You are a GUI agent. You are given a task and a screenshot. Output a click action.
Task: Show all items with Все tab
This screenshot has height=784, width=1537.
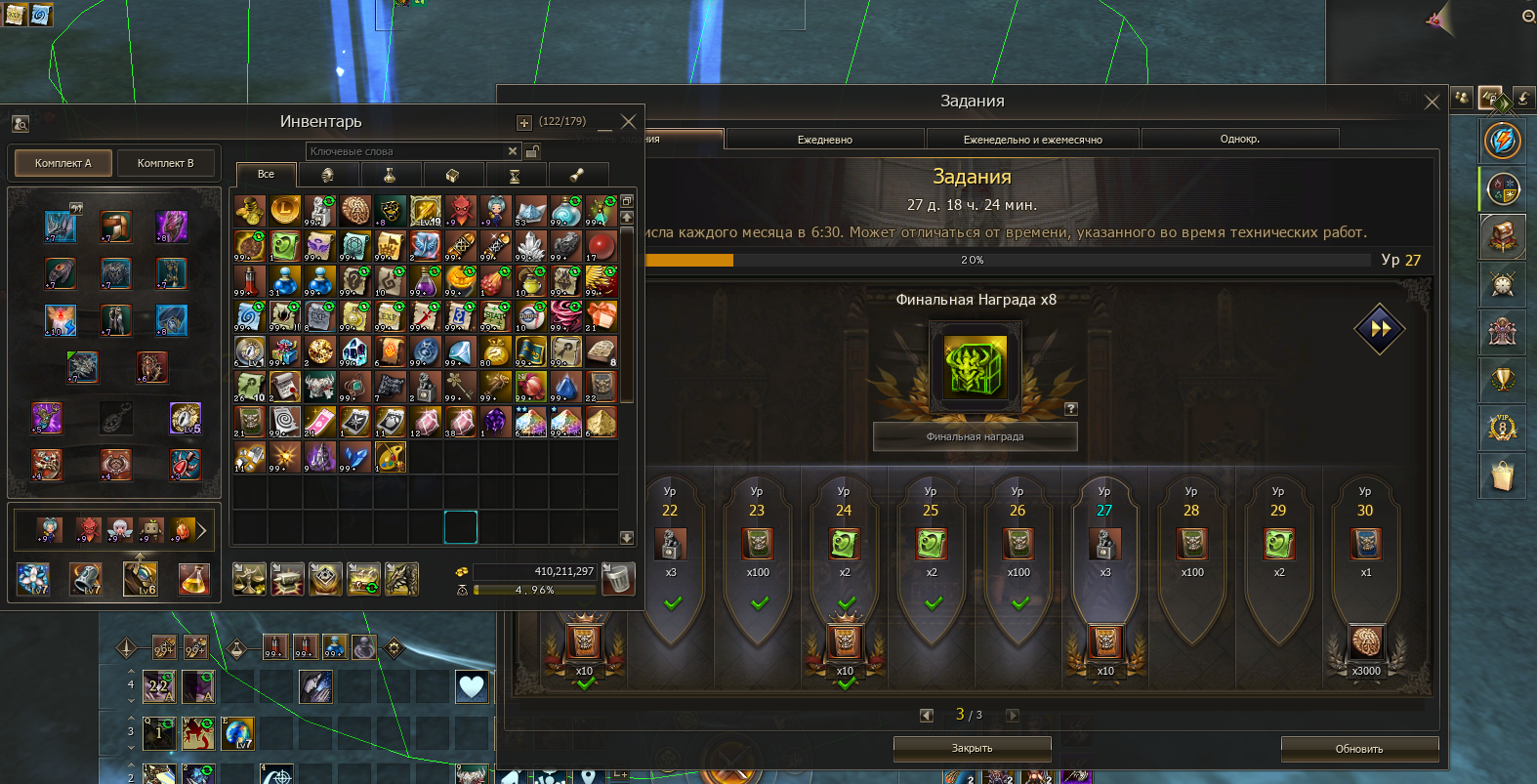point(266,174)
